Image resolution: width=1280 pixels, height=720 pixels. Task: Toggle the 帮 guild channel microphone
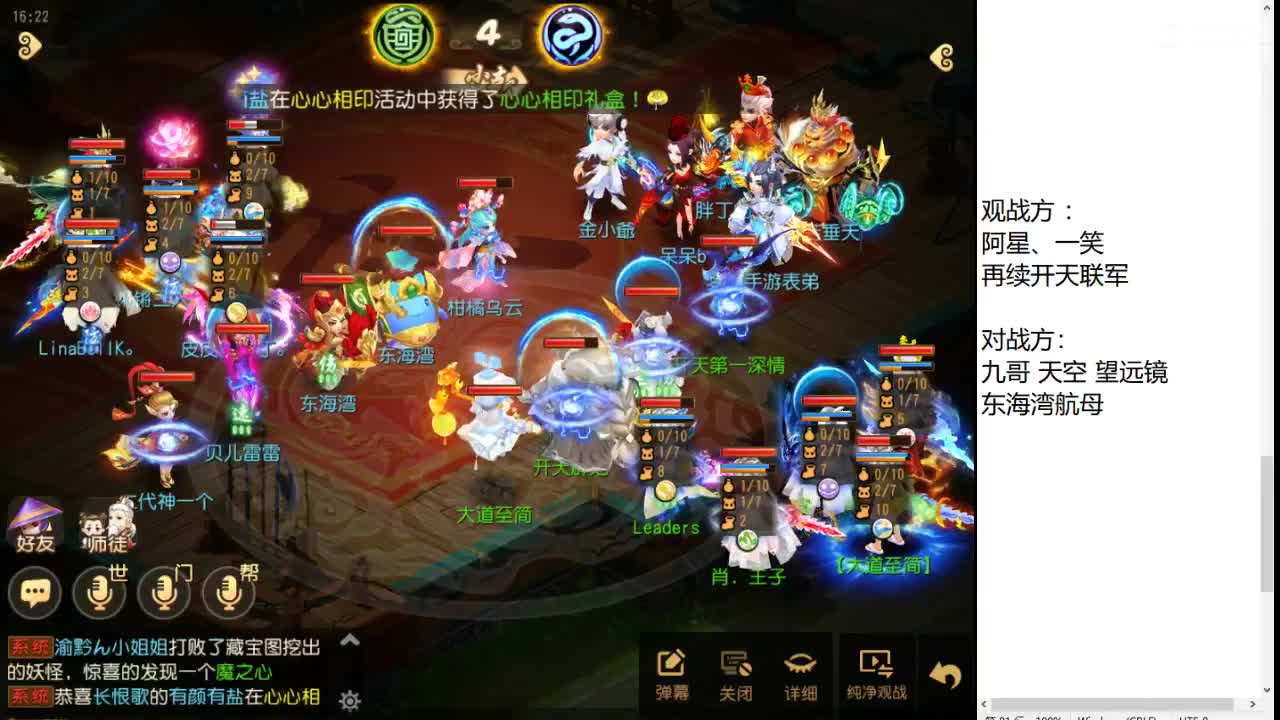coord(226,593)
